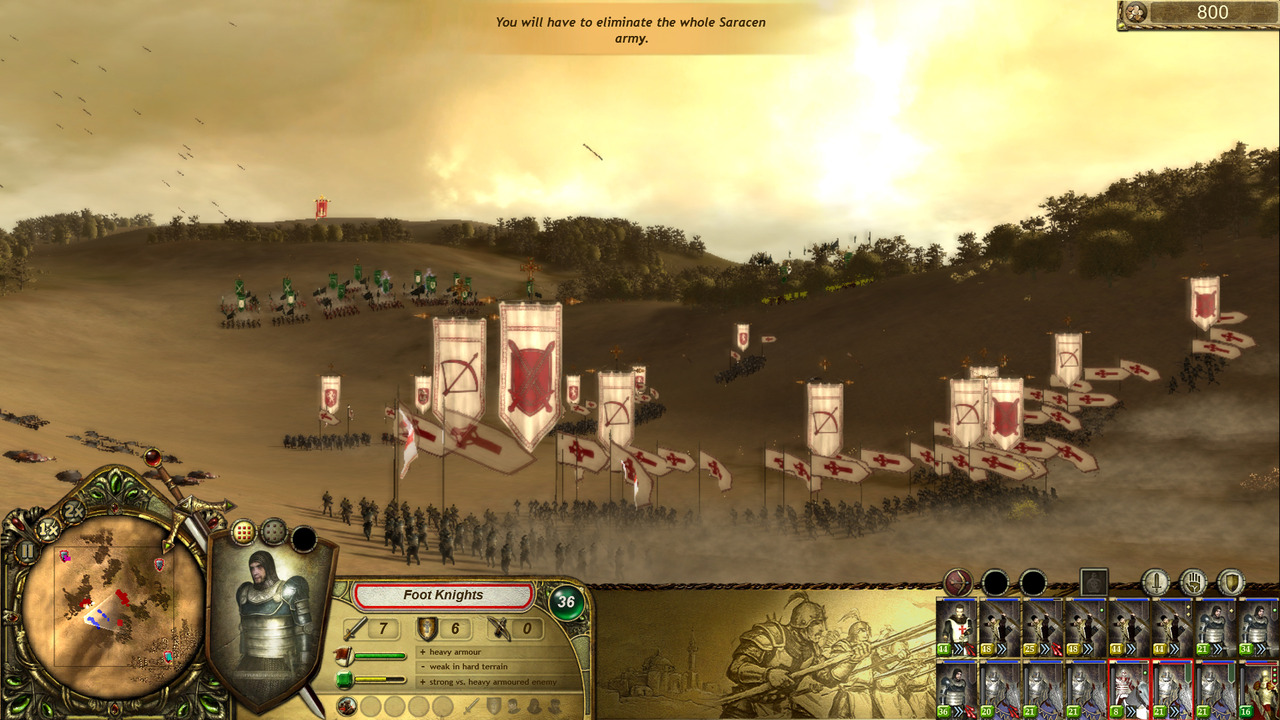The height and width of the screenshot is (720, 1280).
Task: Choose the grey dotted formation button
Action: (273, 532)
